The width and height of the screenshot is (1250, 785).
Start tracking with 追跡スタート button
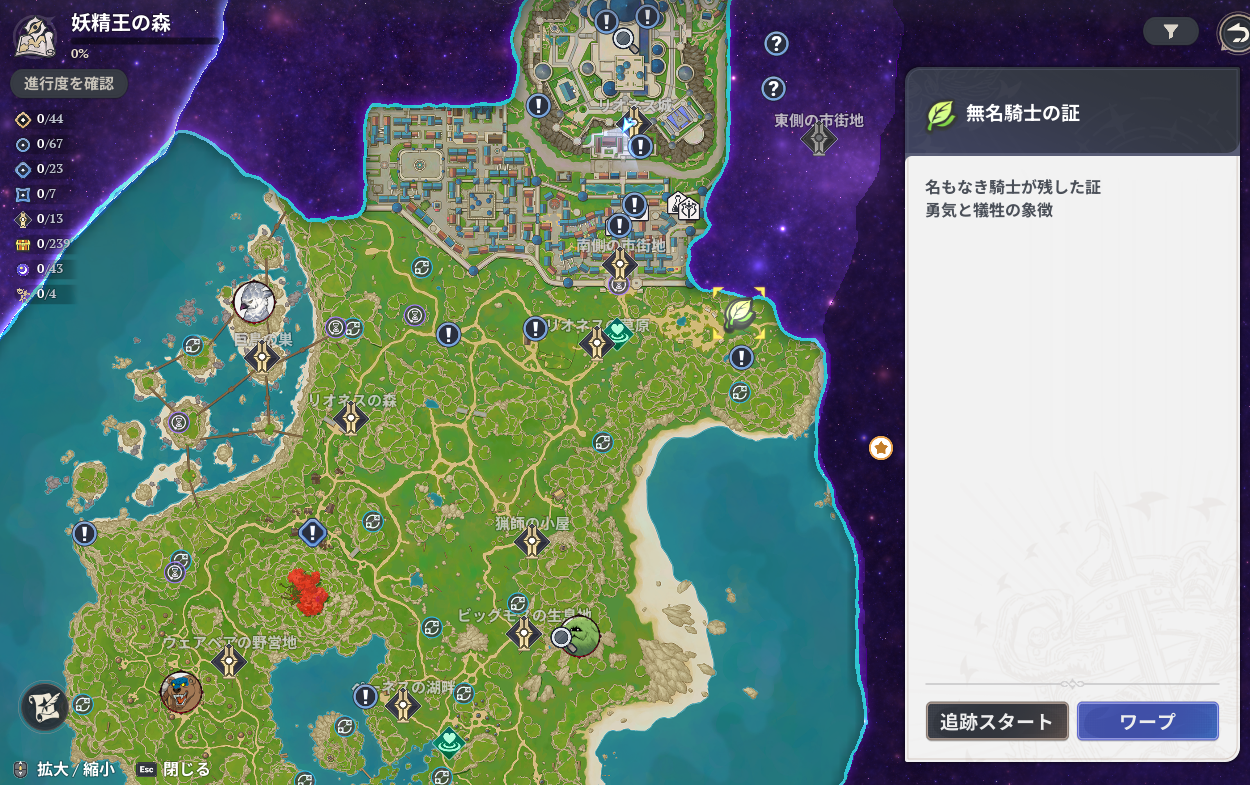point(997,721)
